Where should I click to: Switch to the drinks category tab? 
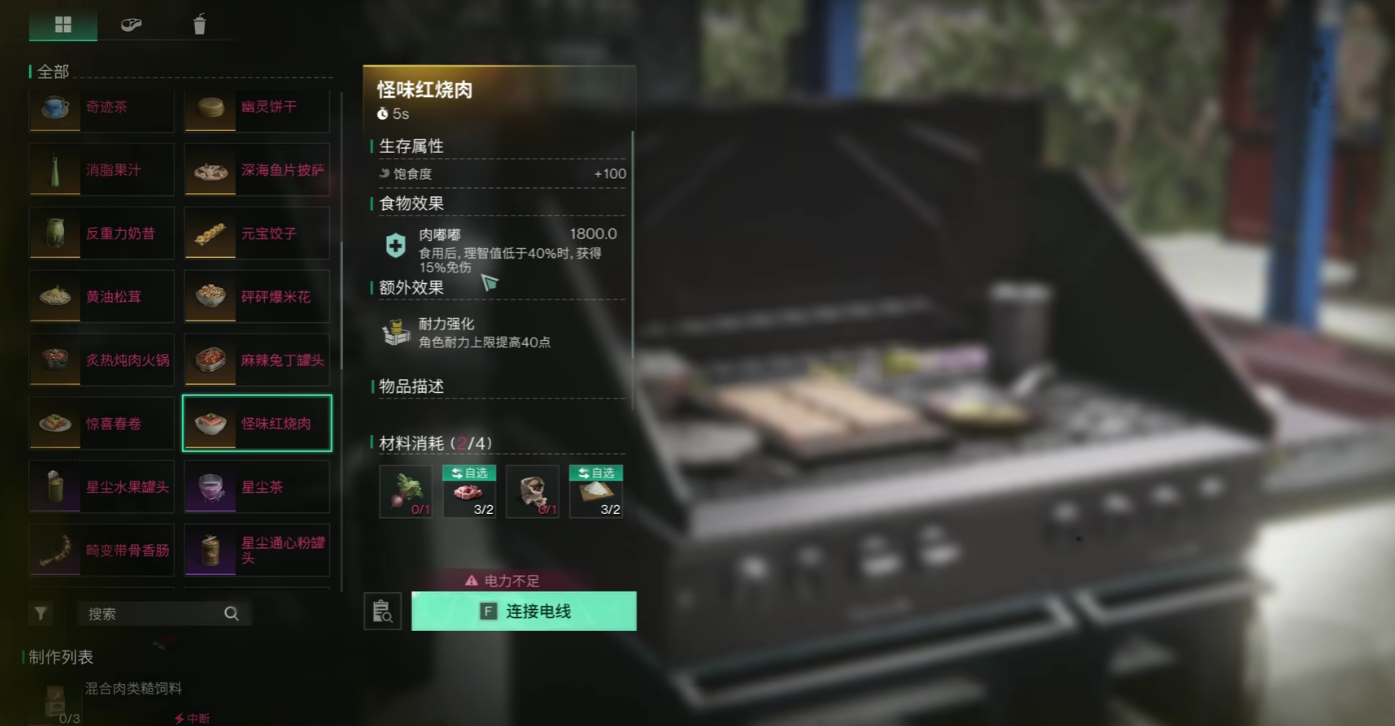coord(199,24)
